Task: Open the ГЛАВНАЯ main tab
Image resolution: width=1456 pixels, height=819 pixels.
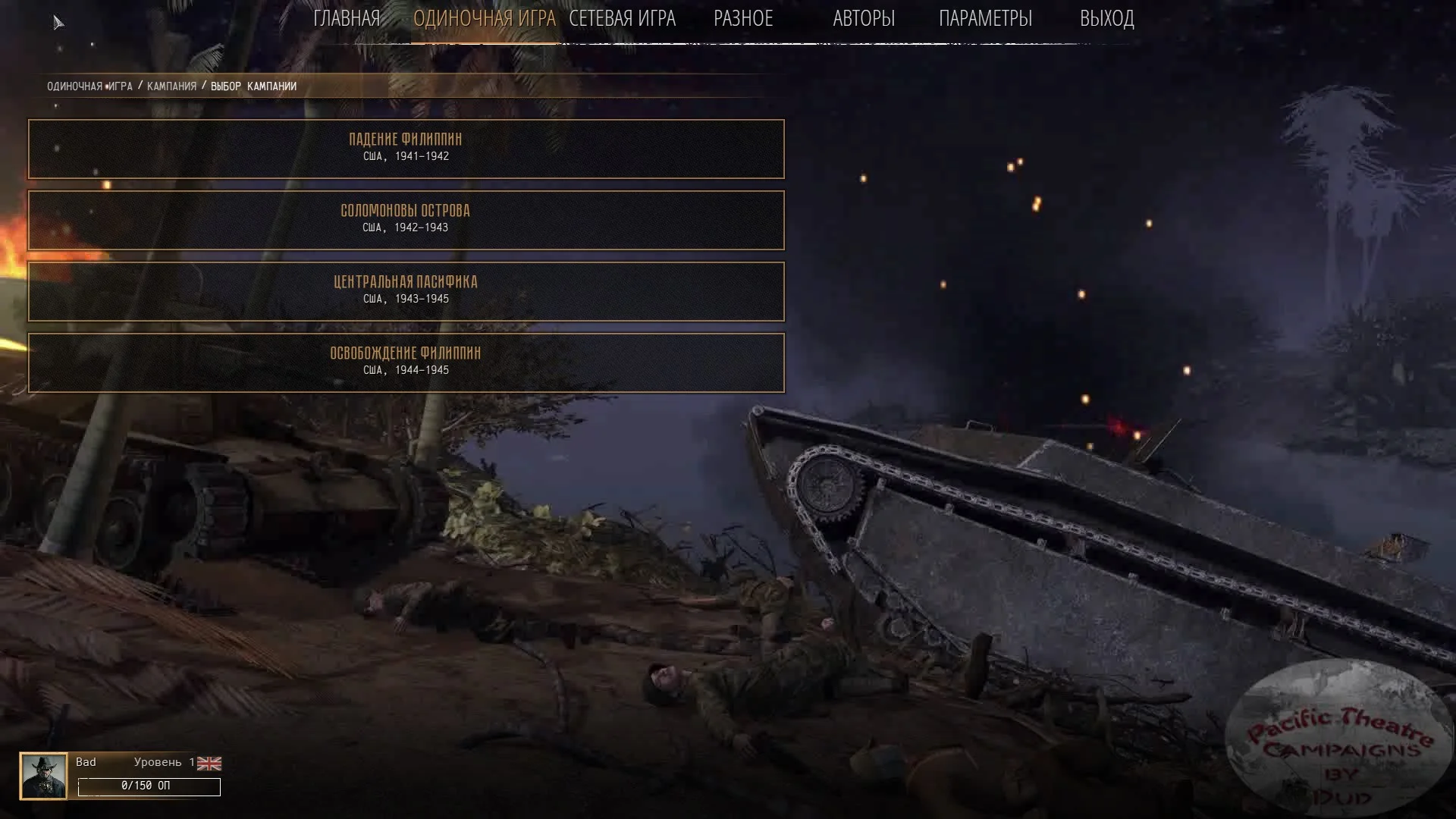Action: coord(347,18)
